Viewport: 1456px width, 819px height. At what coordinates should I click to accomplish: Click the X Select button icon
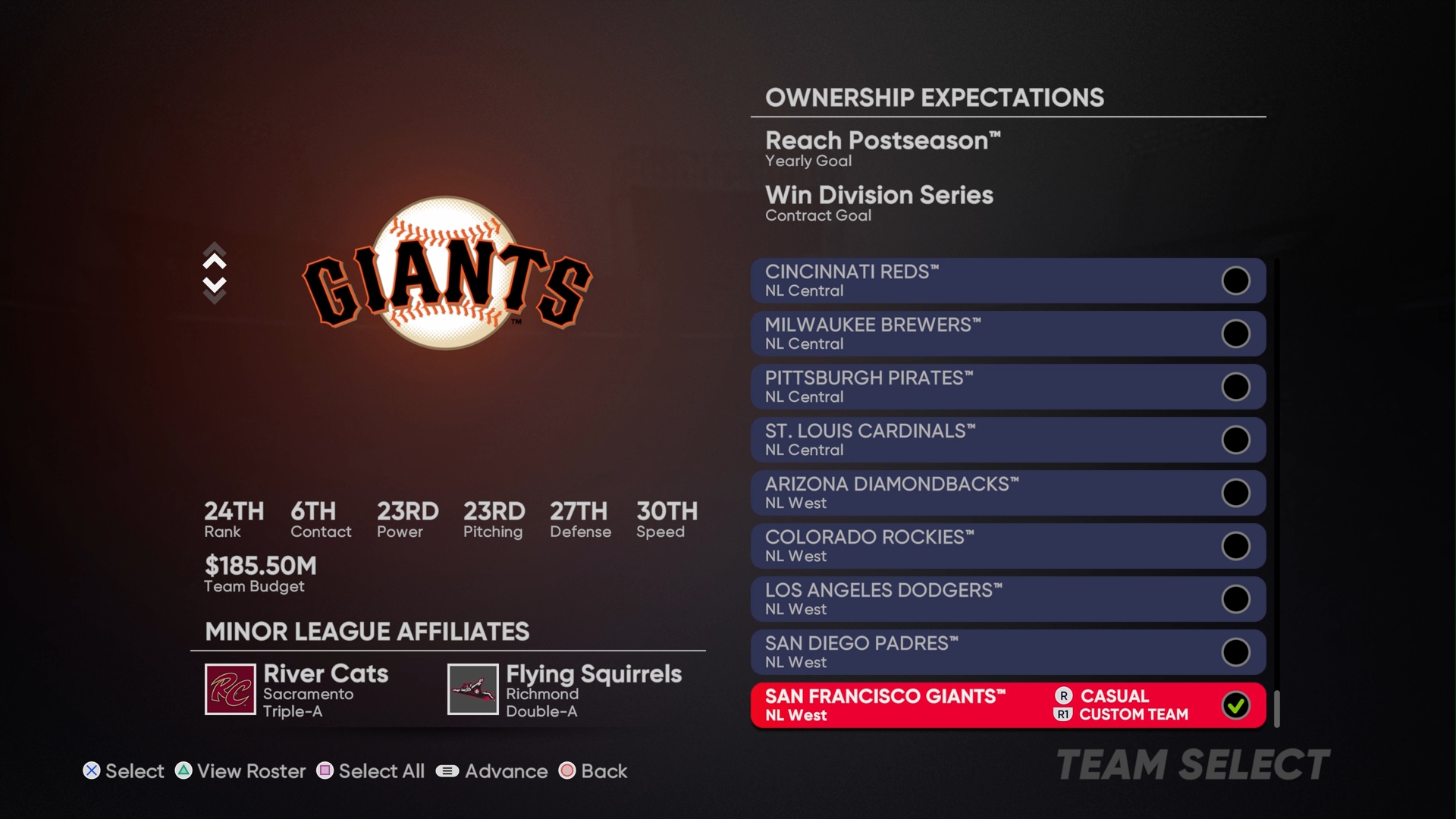click(92, 771)
